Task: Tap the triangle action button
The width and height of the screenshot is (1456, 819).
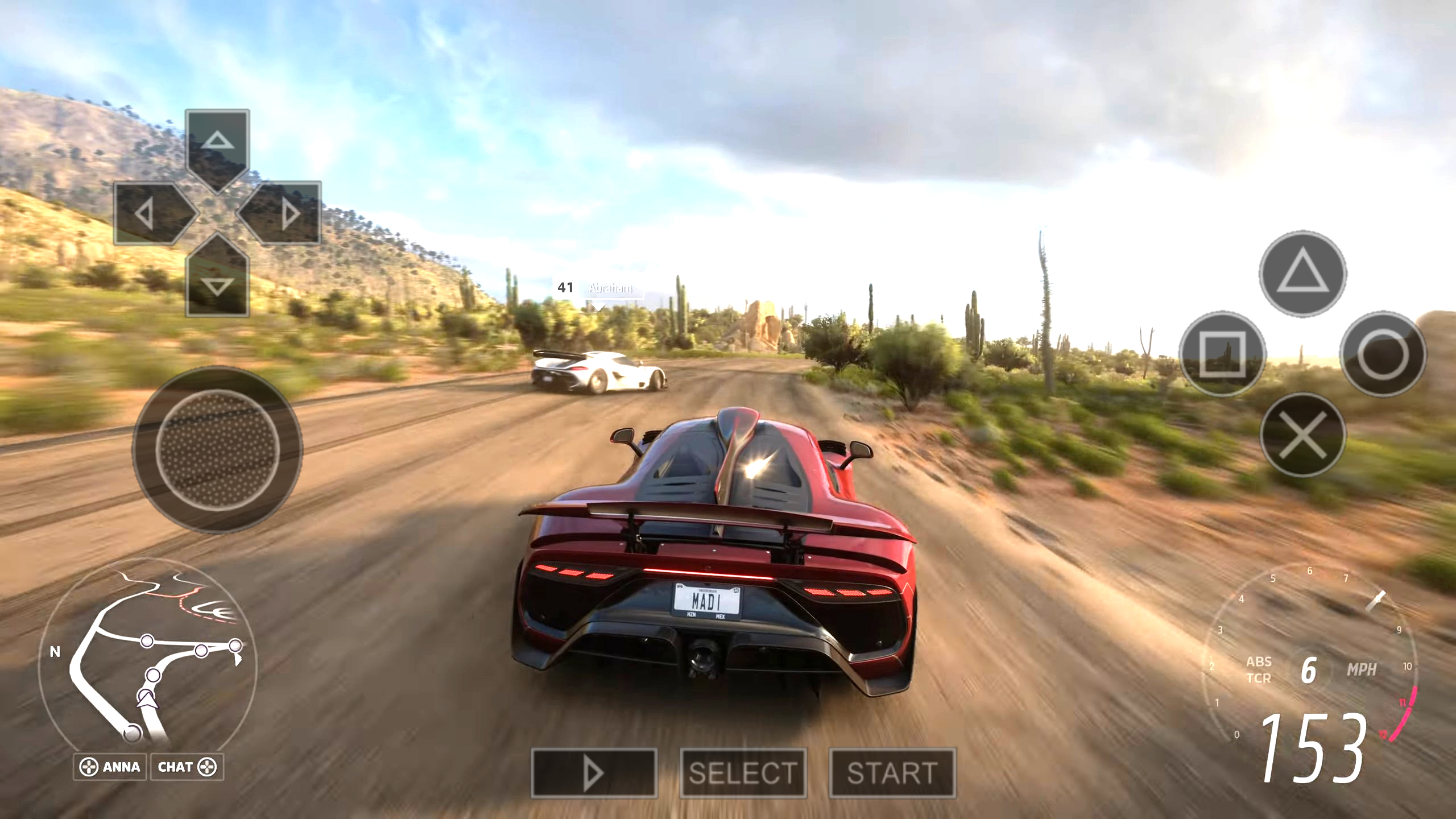Action: (1302, 274)
